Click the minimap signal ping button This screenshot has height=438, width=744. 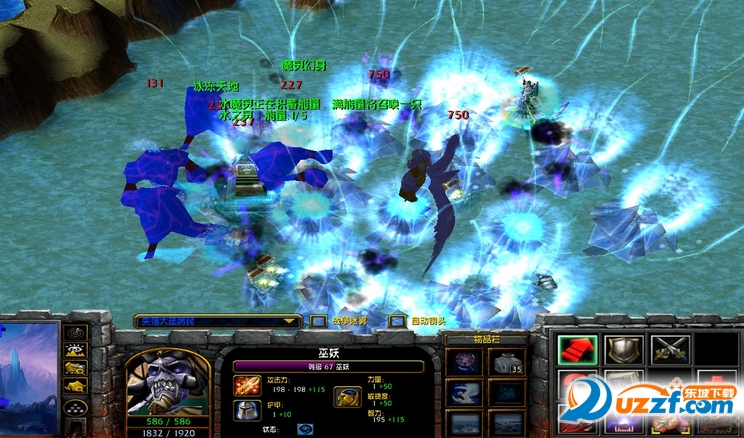point(76,331)
